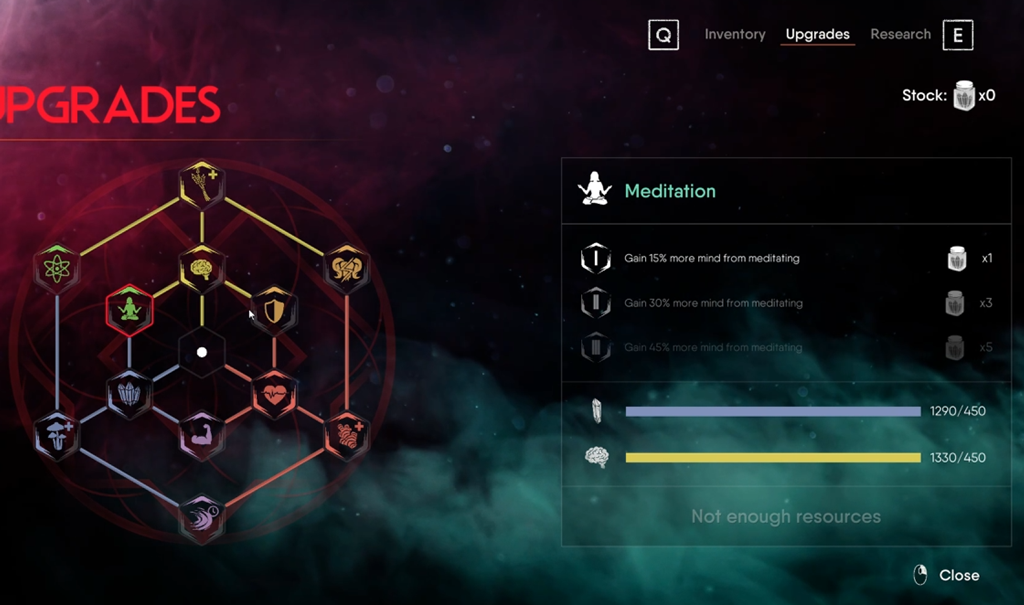This screenshot has height=605, width=1024.
Task: Close the upgrades screen
Action: pyautogui.click(x=946, y=575)
